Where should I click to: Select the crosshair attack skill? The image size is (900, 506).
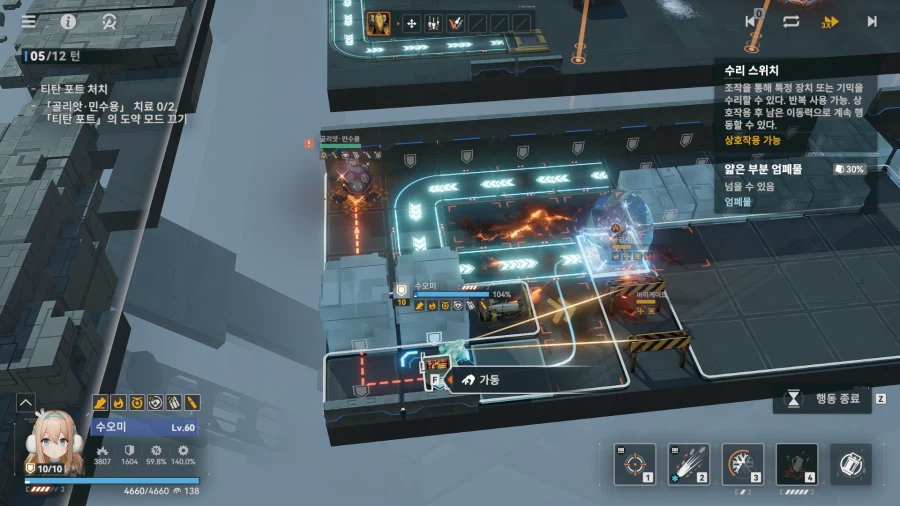pyautogui.click(x=634, y=464)
